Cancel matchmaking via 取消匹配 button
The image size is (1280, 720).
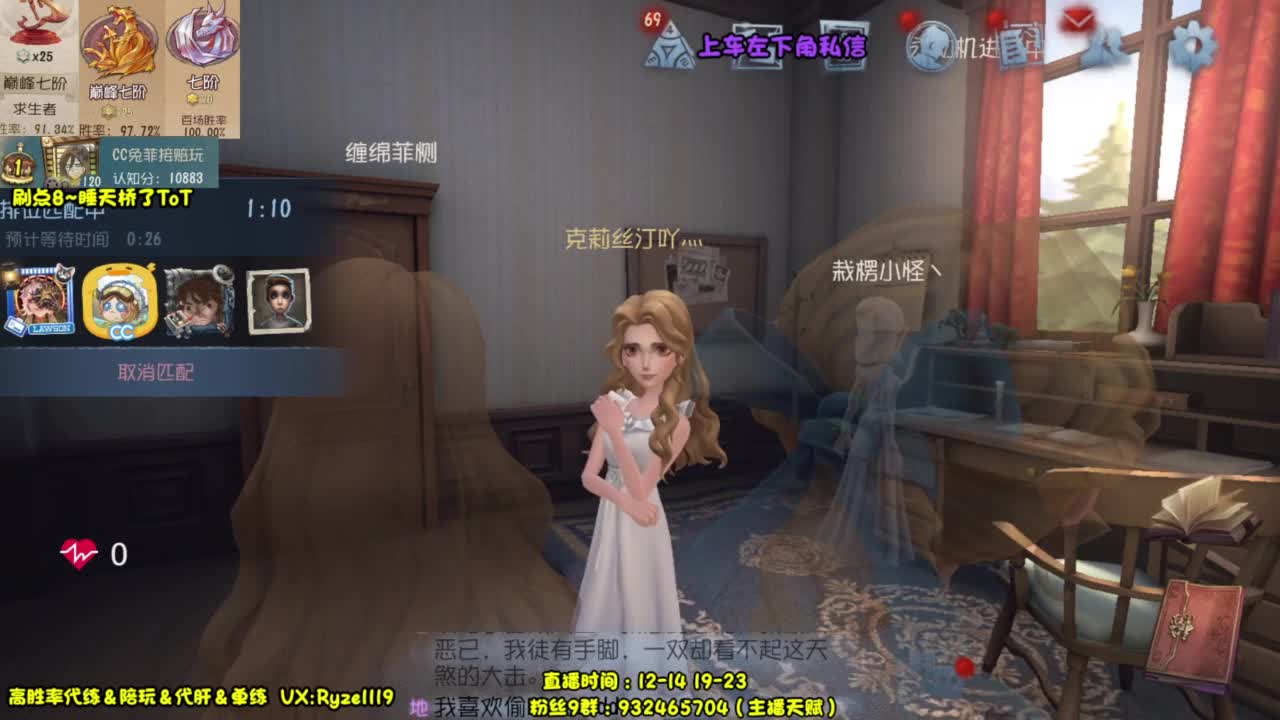(x=158, y=370)
